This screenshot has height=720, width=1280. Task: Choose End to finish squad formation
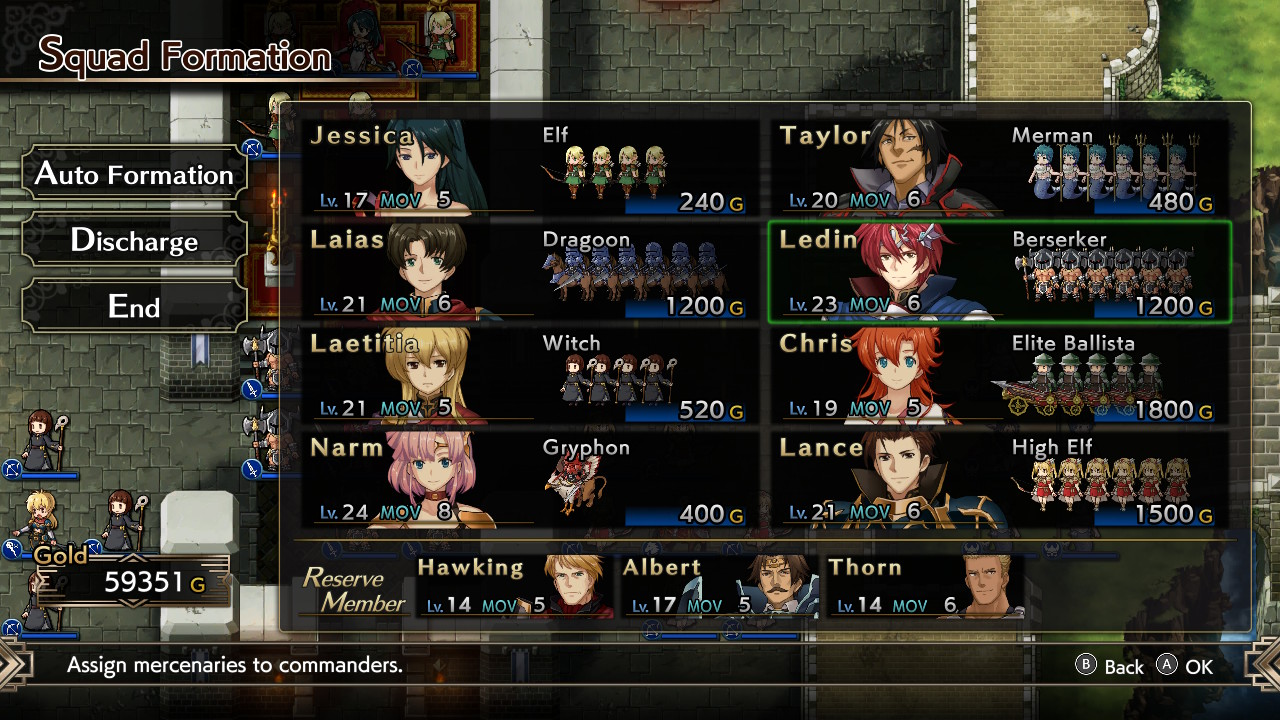[x=133, y=306]
